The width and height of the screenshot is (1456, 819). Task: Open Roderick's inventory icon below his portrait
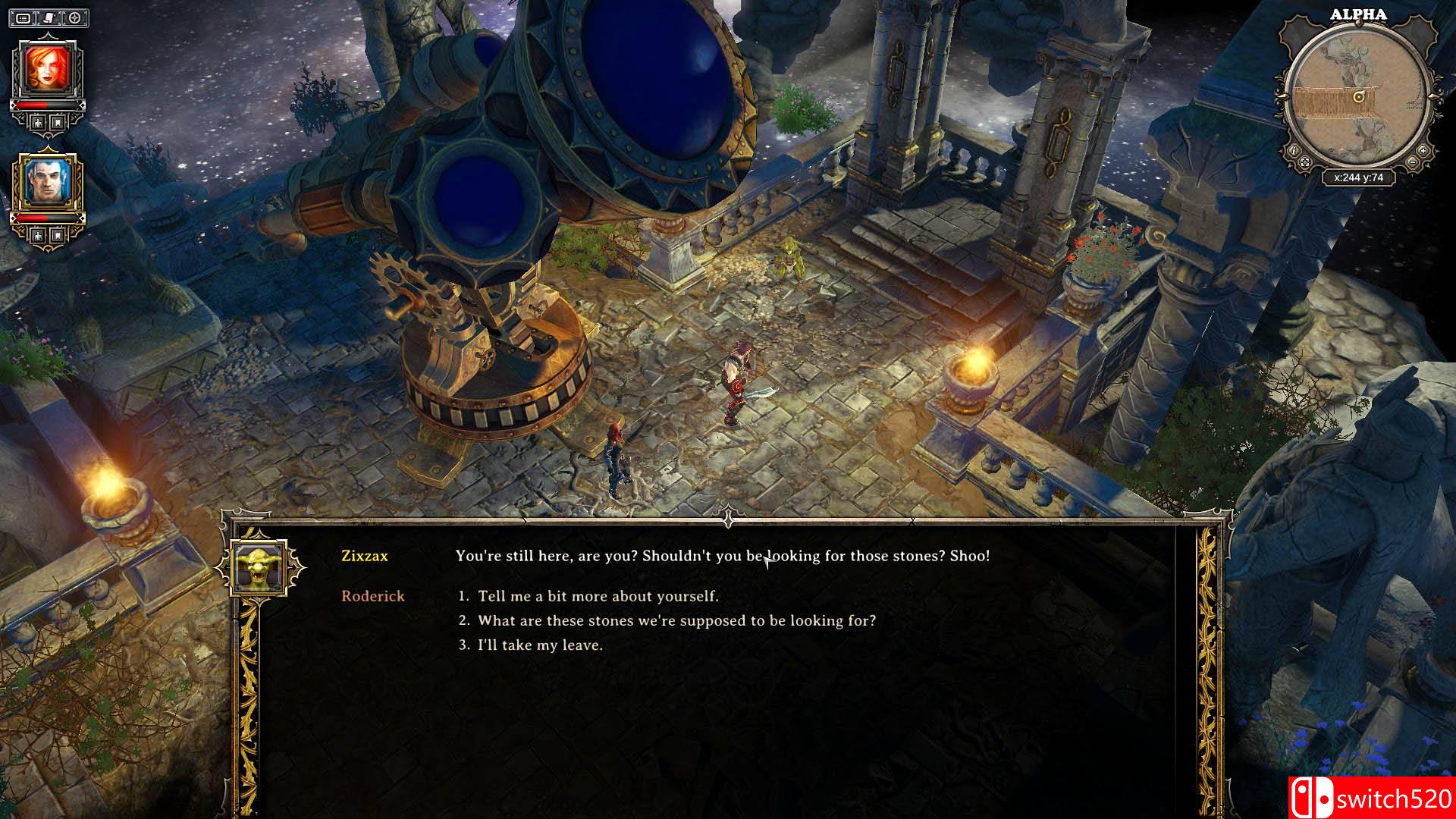tap(56, 234)
